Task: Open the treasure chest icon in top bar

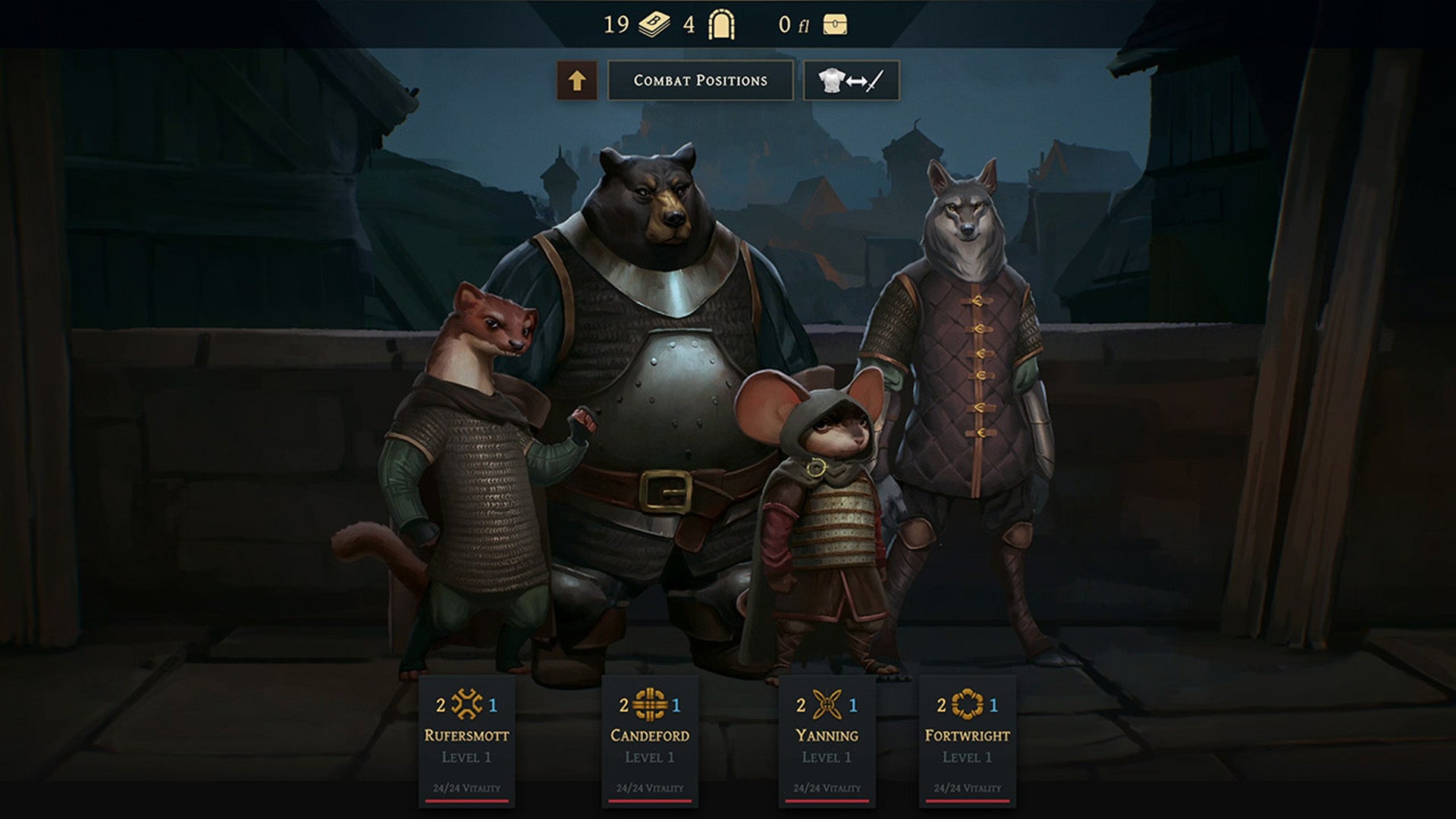Action: coord(834,23)
